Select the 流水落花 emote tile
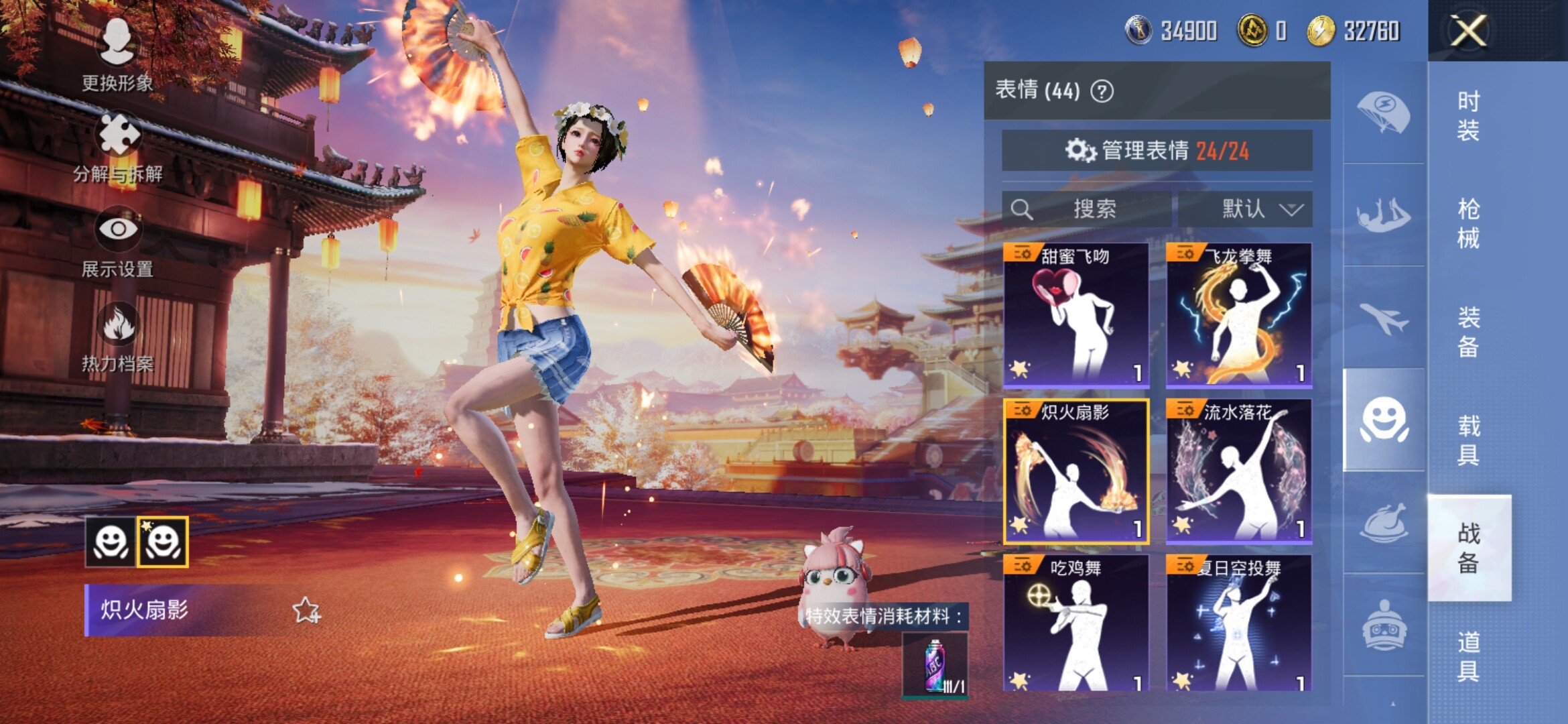Viewport: 1568px width, 724px height. (1239, 471)
